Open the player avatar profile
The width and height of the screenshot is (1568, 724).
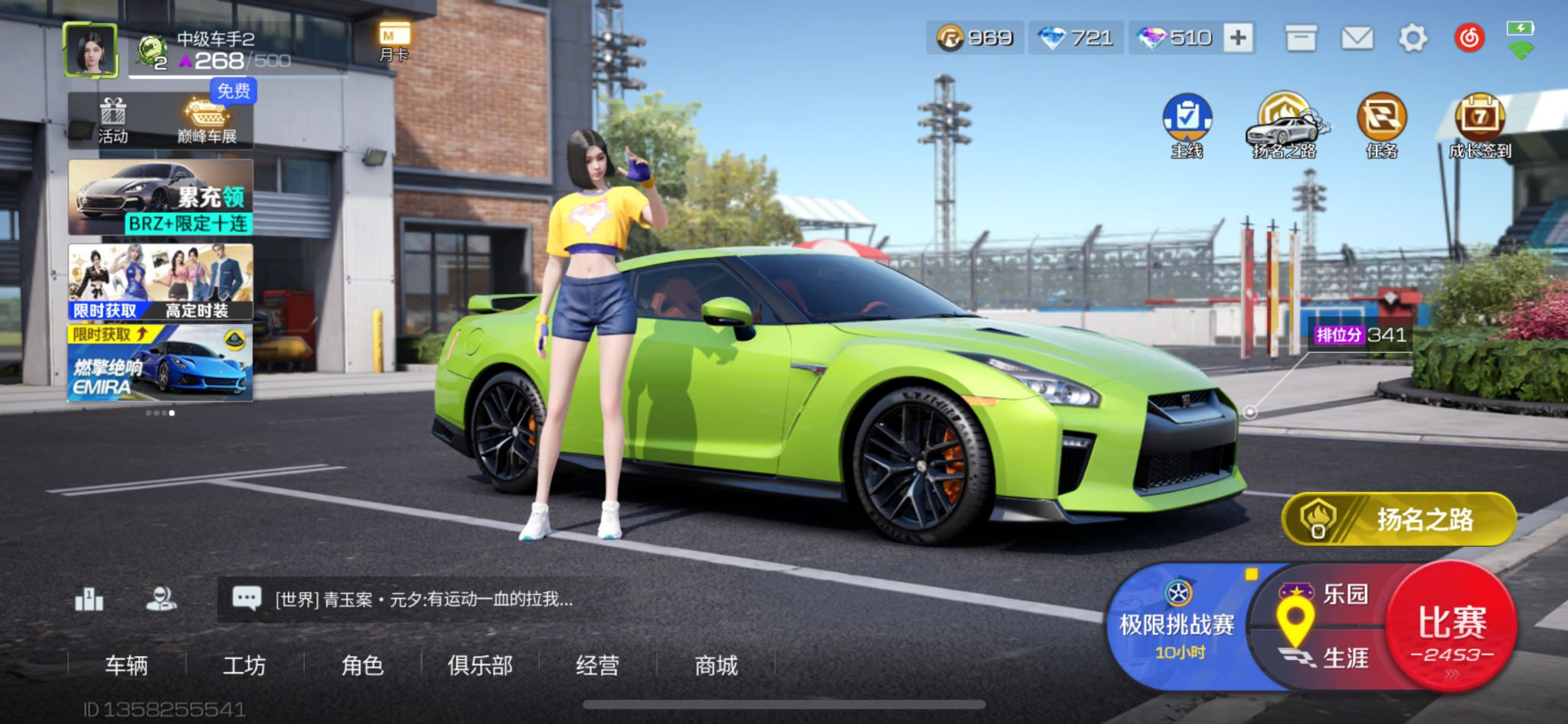click(91, 51)
